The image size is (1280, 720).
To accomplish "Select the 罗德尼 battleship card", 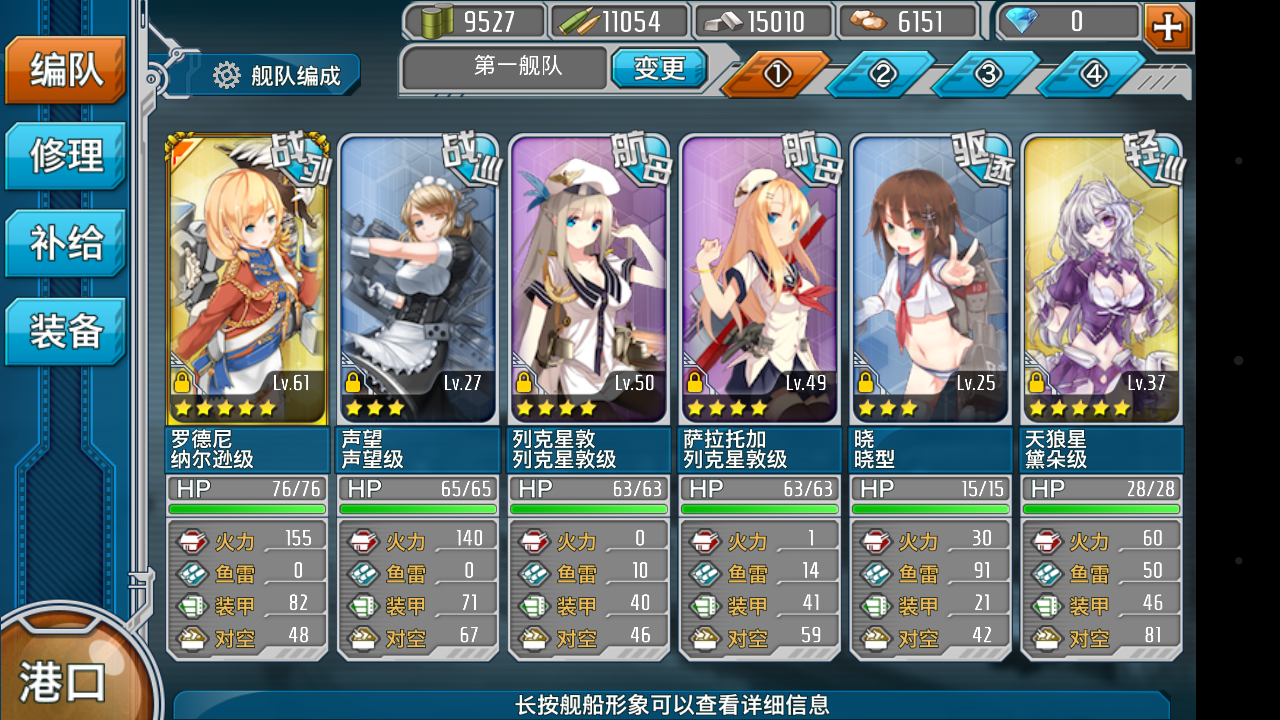I will coord(247,280).
